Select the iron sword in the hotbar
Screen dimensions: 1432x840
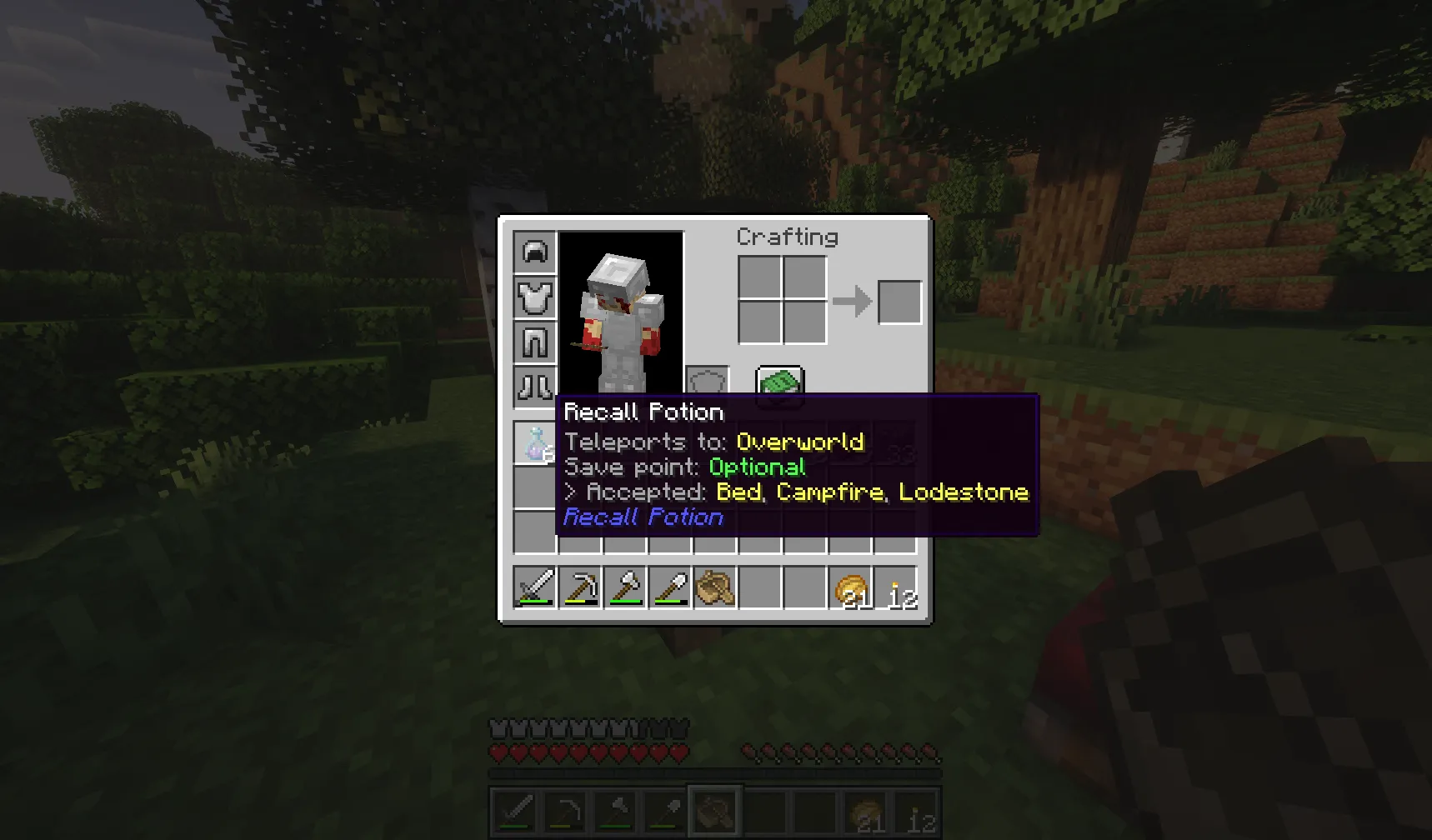coord(534,587)
